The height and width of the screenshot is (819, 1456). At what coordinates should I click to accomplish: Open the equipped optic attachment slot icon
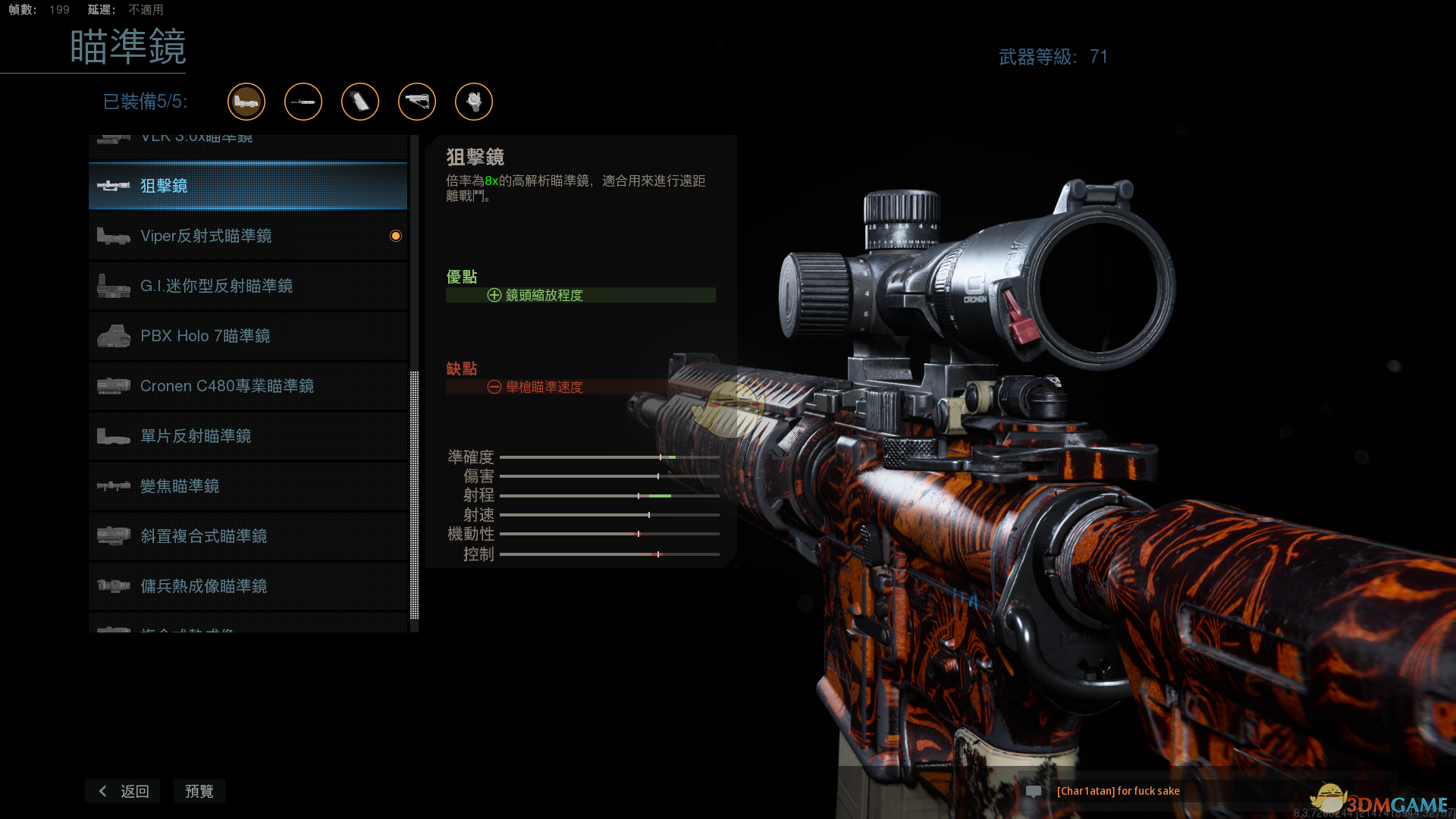tap(246, 102)
